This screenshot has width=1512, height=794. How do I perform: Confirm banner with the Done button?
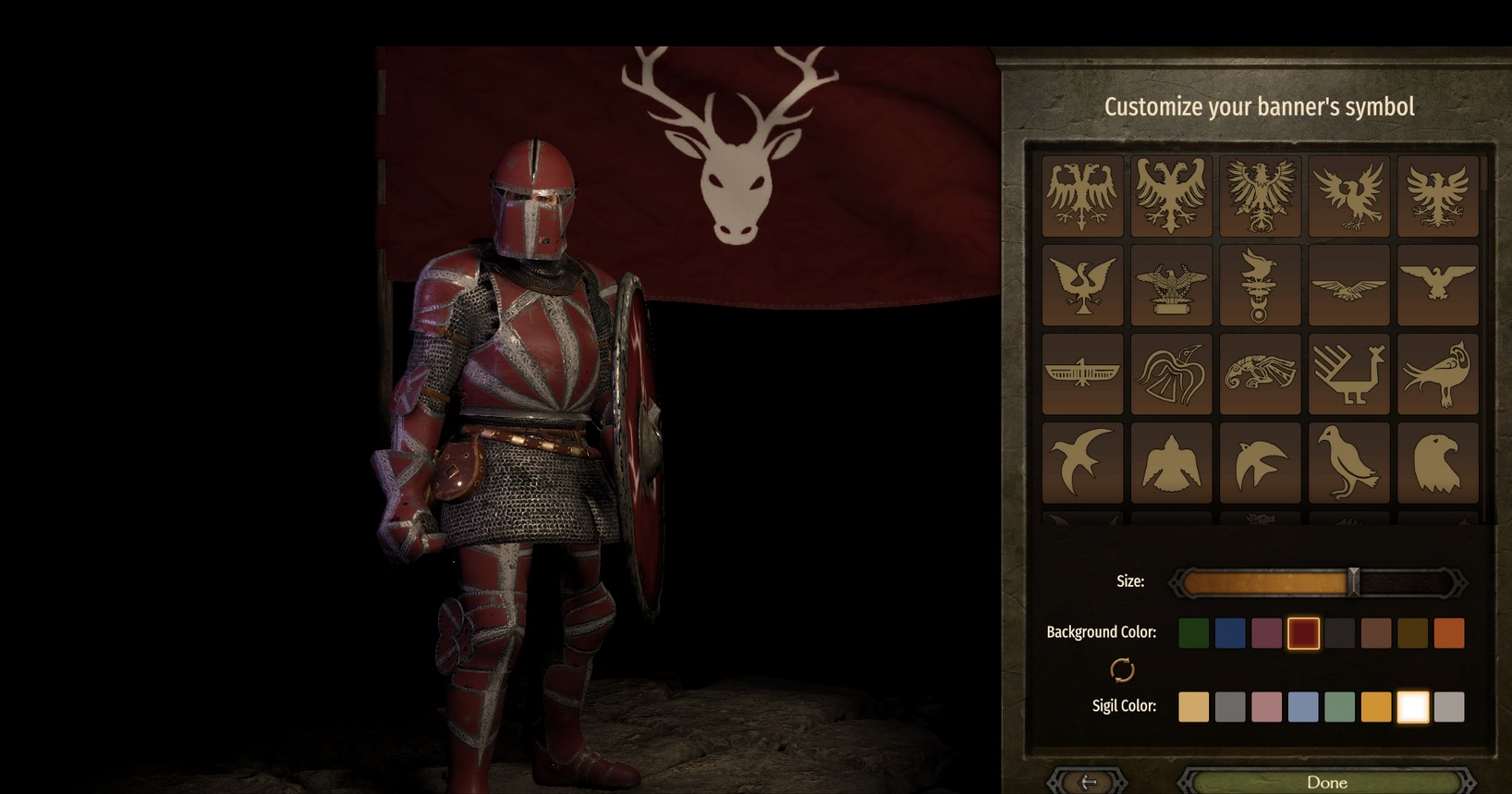tap(1326, 782)
